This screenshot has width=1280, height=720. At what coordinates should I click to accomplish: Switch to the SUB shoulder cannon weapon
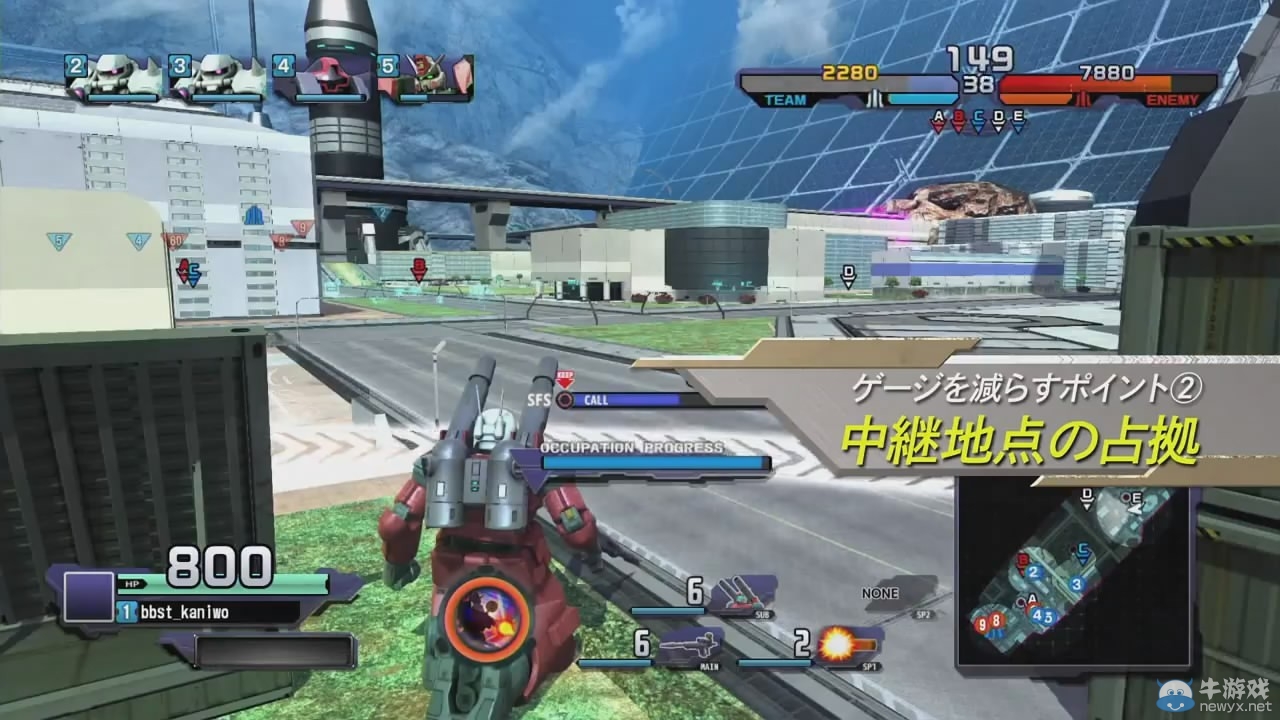742,593
